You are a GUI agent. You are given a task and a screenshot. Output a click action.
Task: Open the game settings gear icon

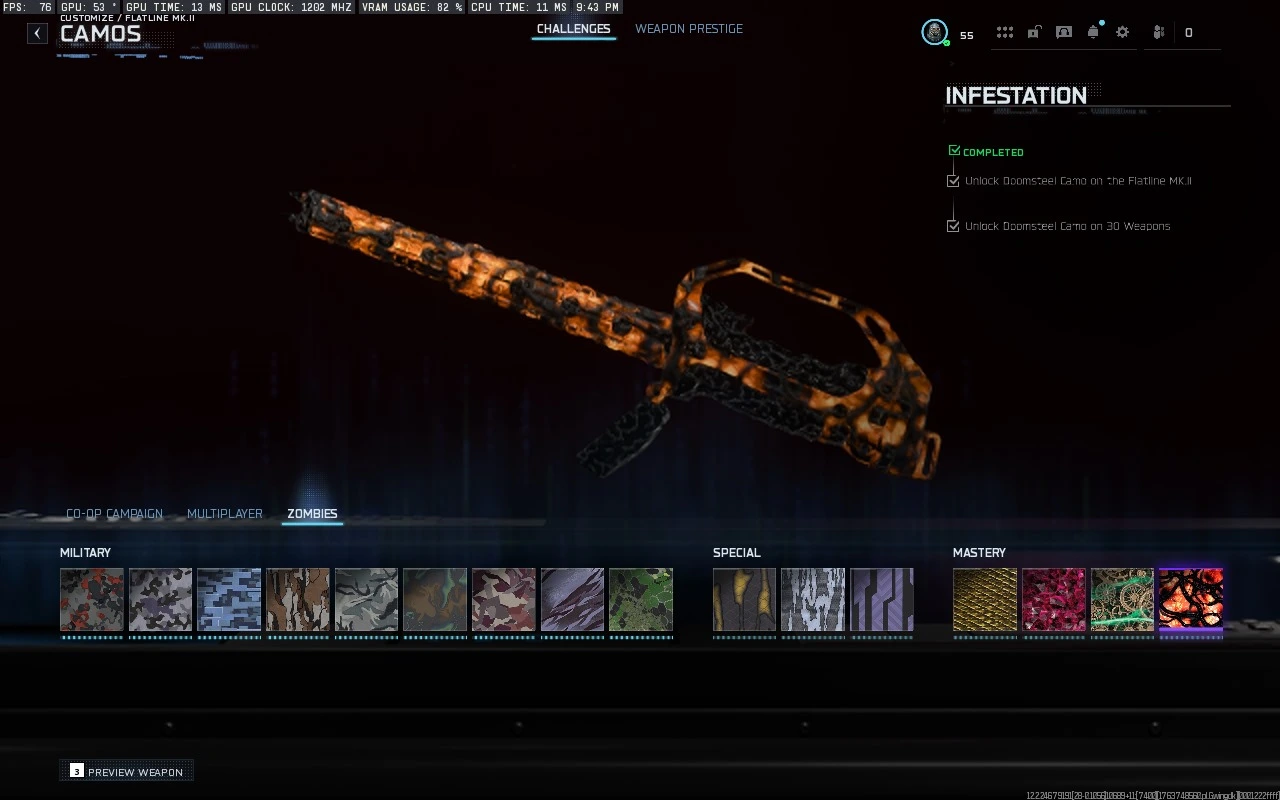(x=1122, y=32)
